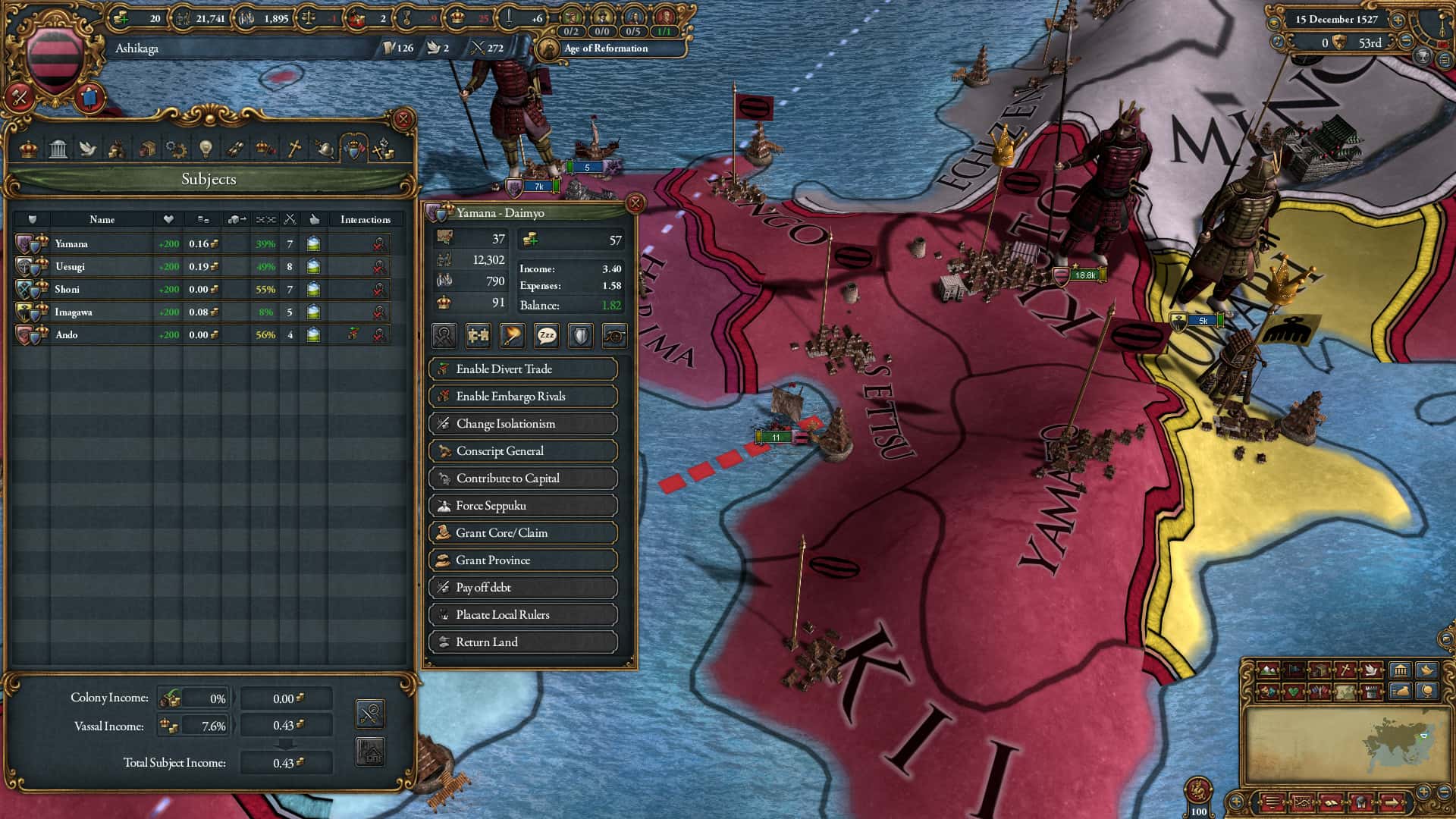Open the Diplomacy tab with the dove icon
This screenshot has width=1456, height=819.
pyautogui.click(x=88, y=149)
